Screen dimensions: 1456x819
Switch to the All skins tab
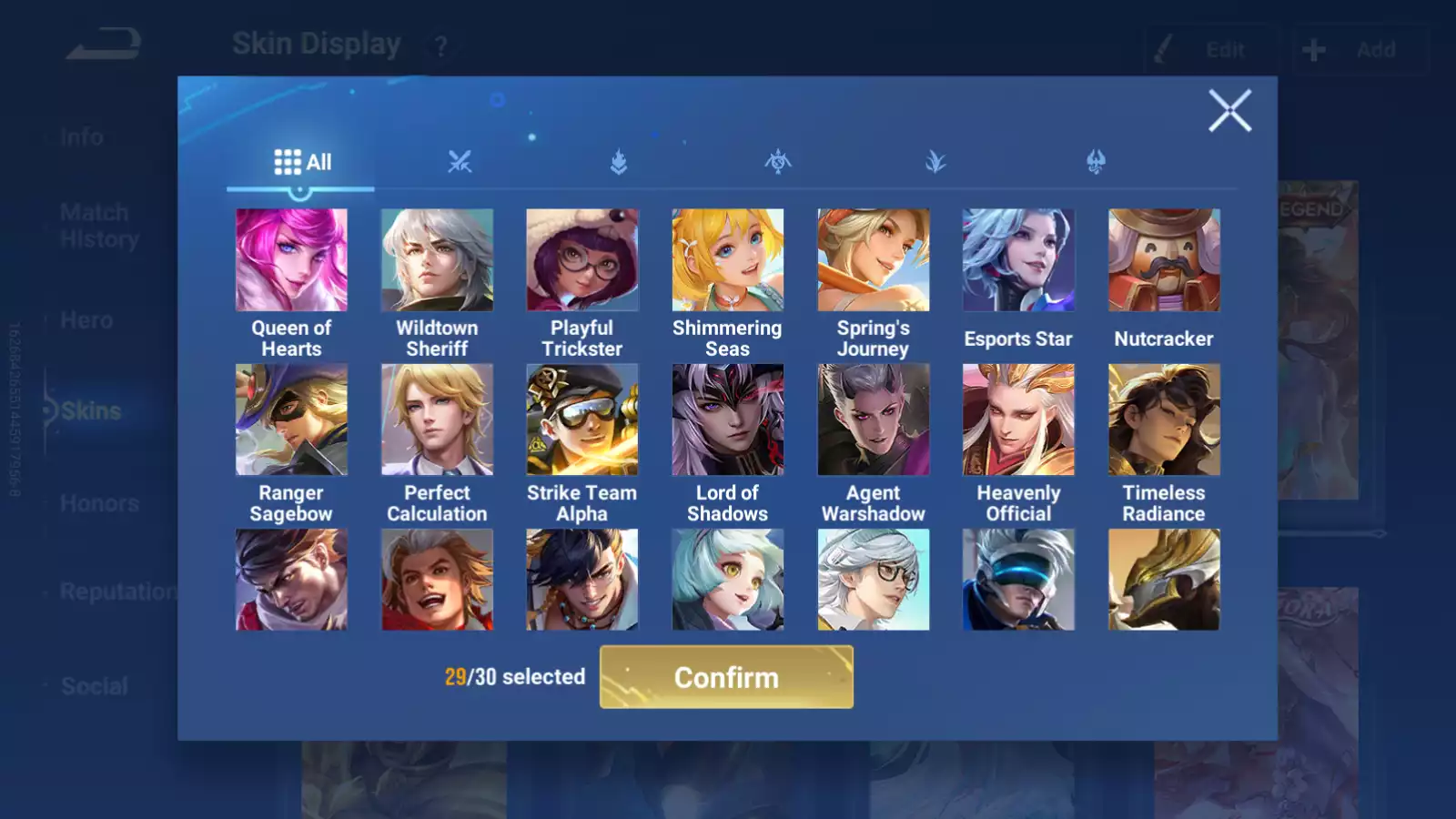[301, 162]
